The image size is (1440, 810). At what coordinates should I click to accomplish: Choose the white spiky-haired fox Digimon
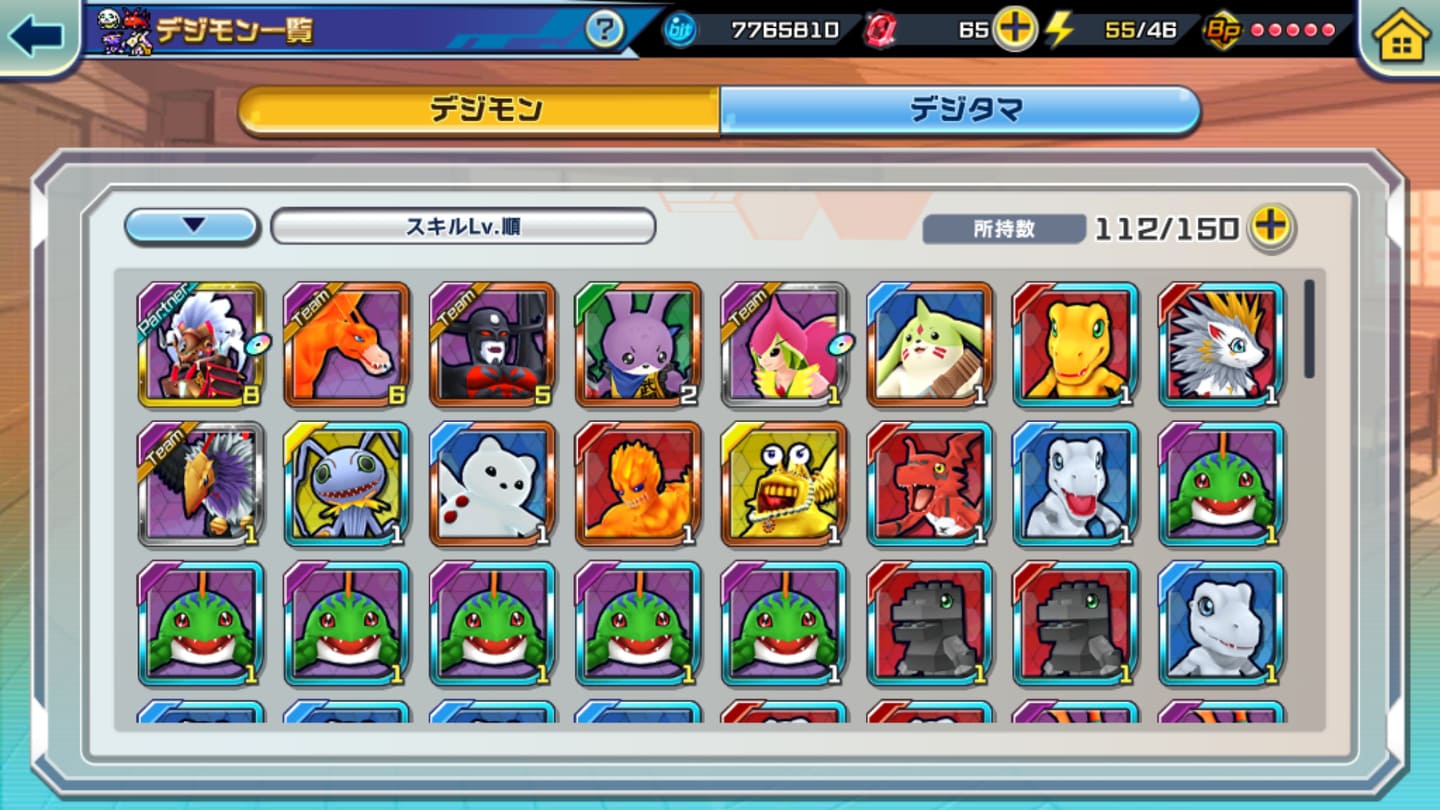click(x=1221, y=344)
